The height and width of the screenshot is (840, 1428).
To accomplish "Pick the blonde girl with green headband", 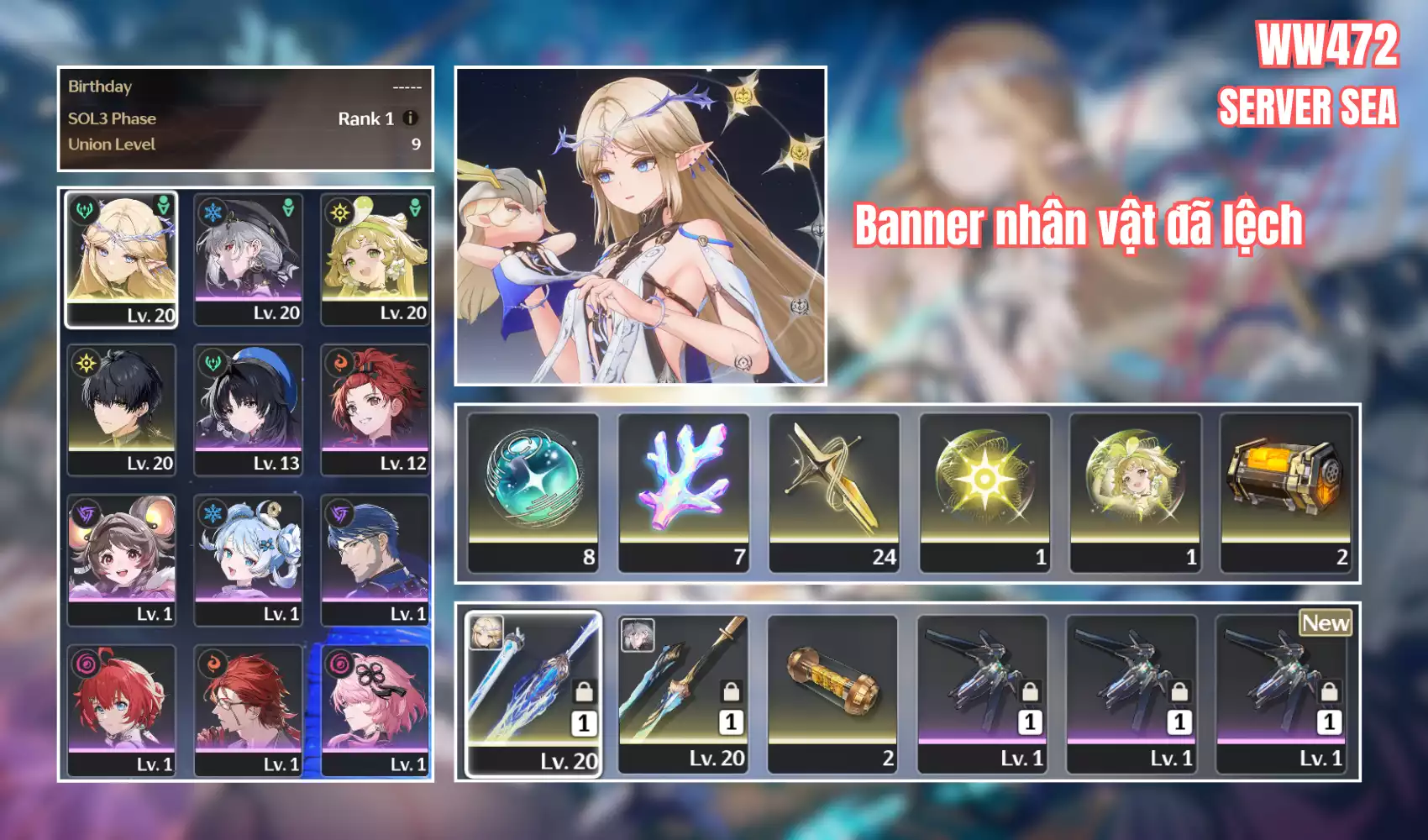I will pyautogui.click(x=375, y=259).
